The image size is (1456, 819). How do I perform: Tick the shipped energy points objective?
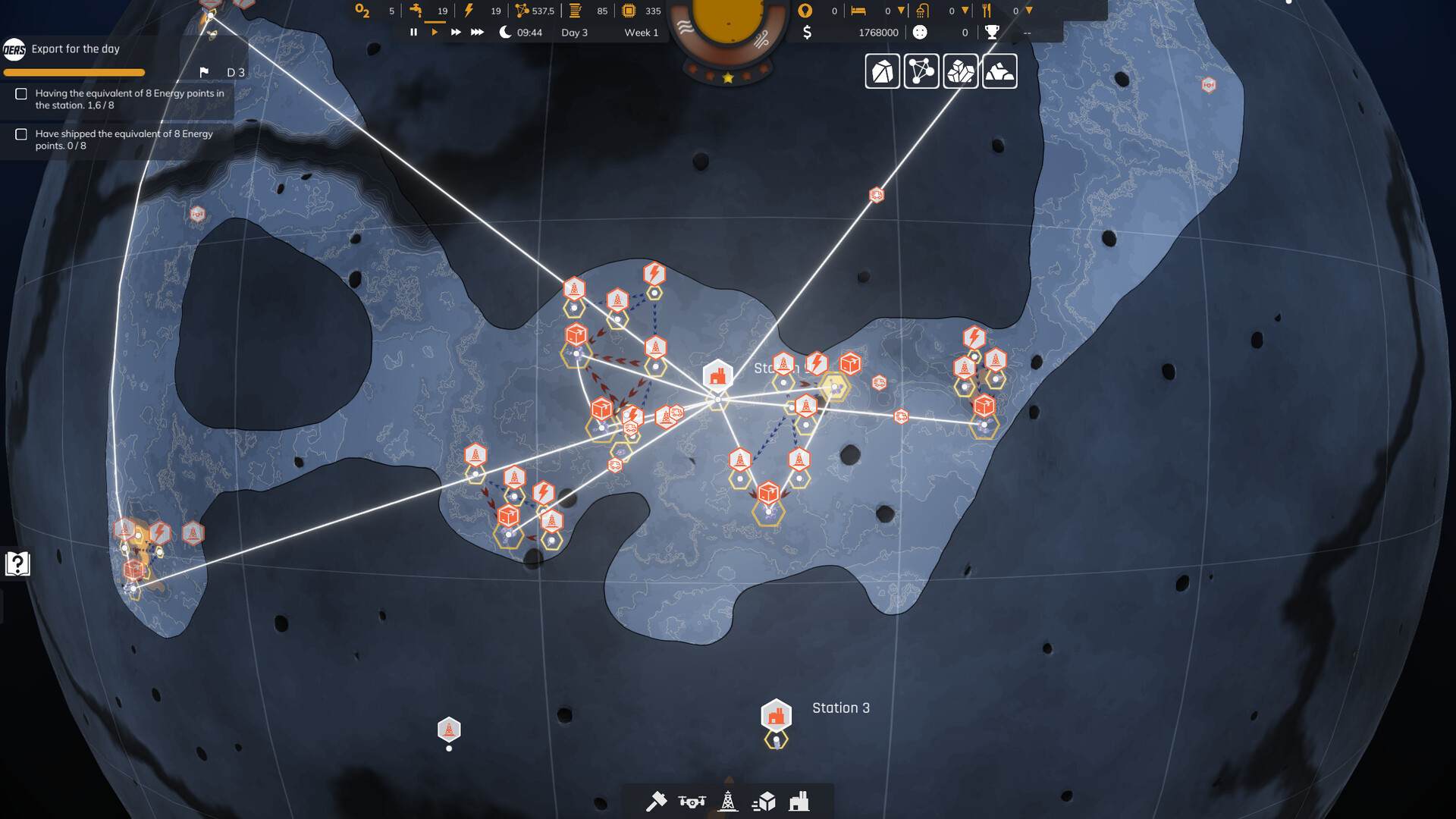point(21,134)
